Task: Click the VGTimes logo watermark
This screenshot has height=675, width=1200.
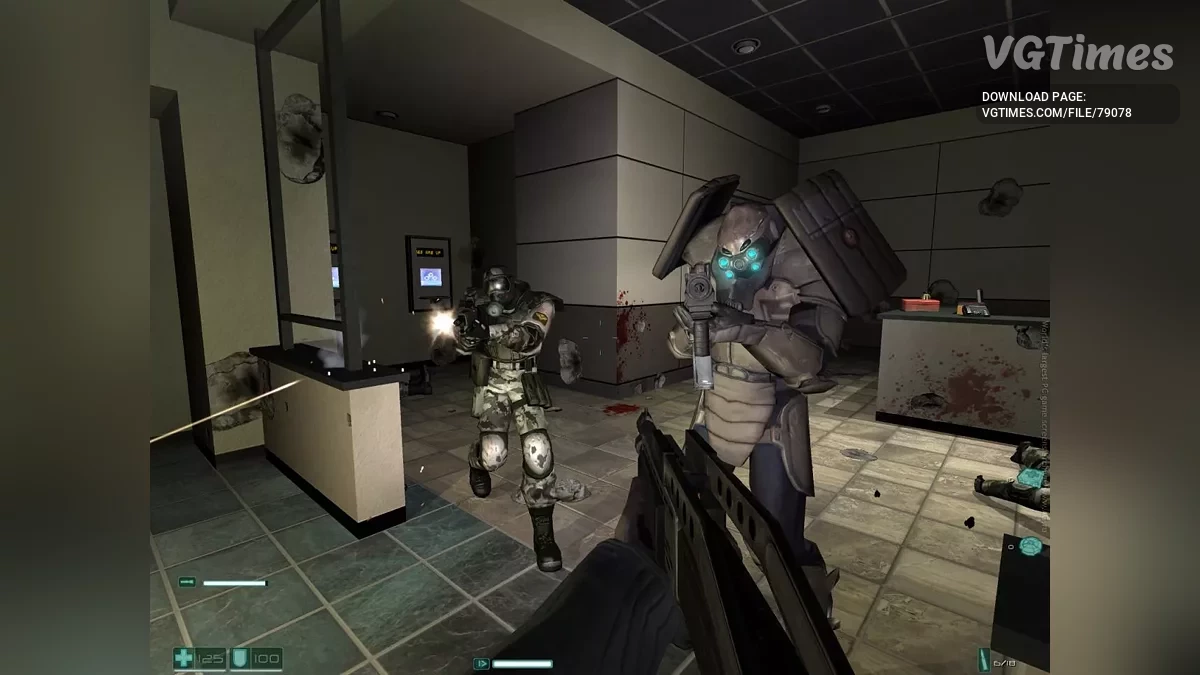Action: tap(1077, 53)
